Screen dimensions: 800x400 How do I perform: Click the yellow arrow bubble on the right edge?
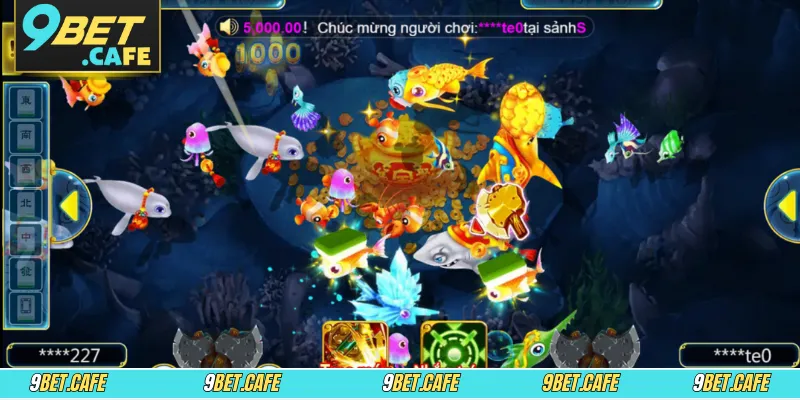[x=783, y=206]
